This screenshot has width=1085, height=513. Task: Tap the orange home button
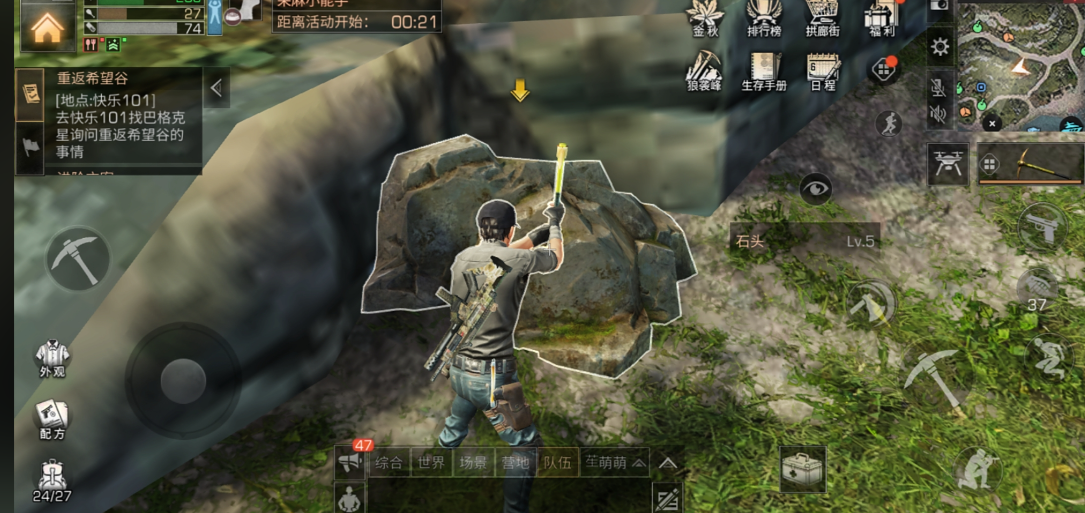46,28
